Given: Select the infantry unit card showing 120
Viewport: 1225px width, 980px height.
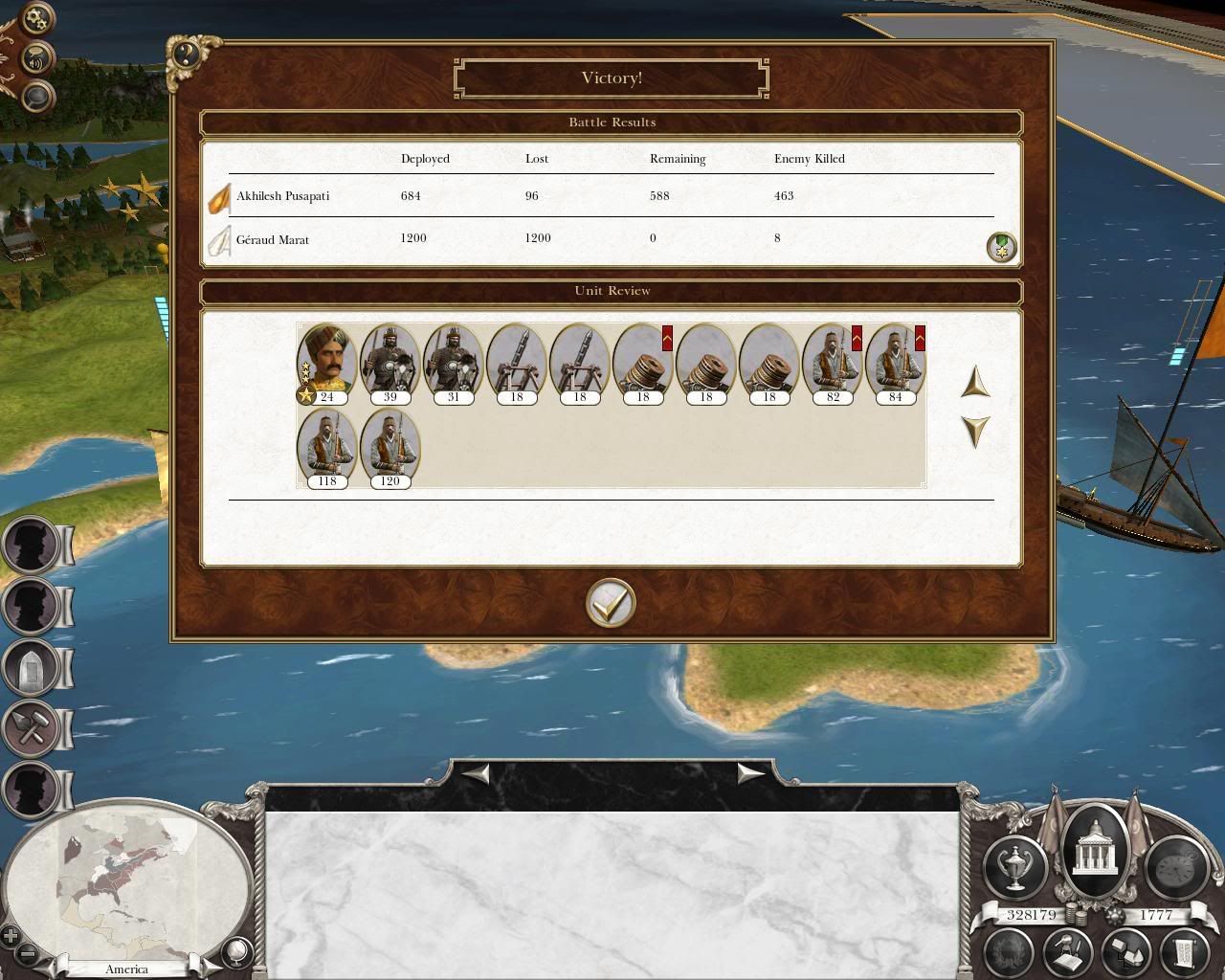Looking at the screenshot, I should point(390,448).
